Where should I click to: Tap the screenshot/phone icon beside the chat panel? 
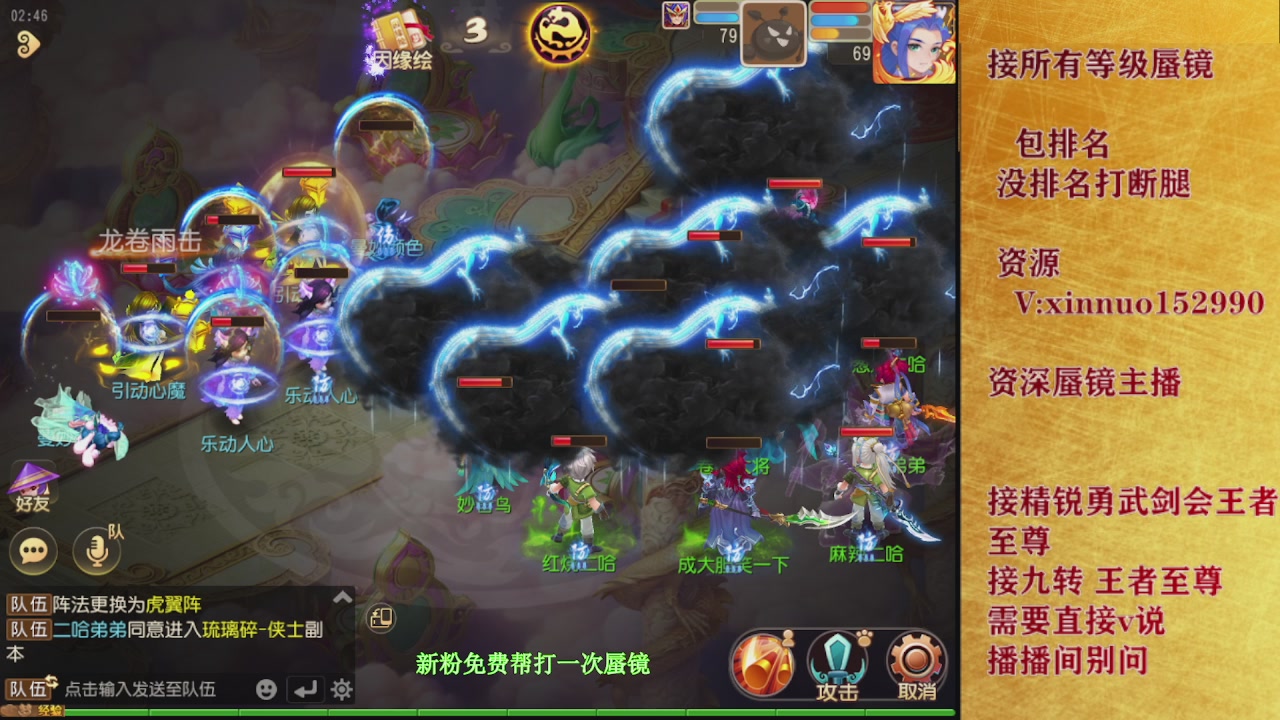382,618
